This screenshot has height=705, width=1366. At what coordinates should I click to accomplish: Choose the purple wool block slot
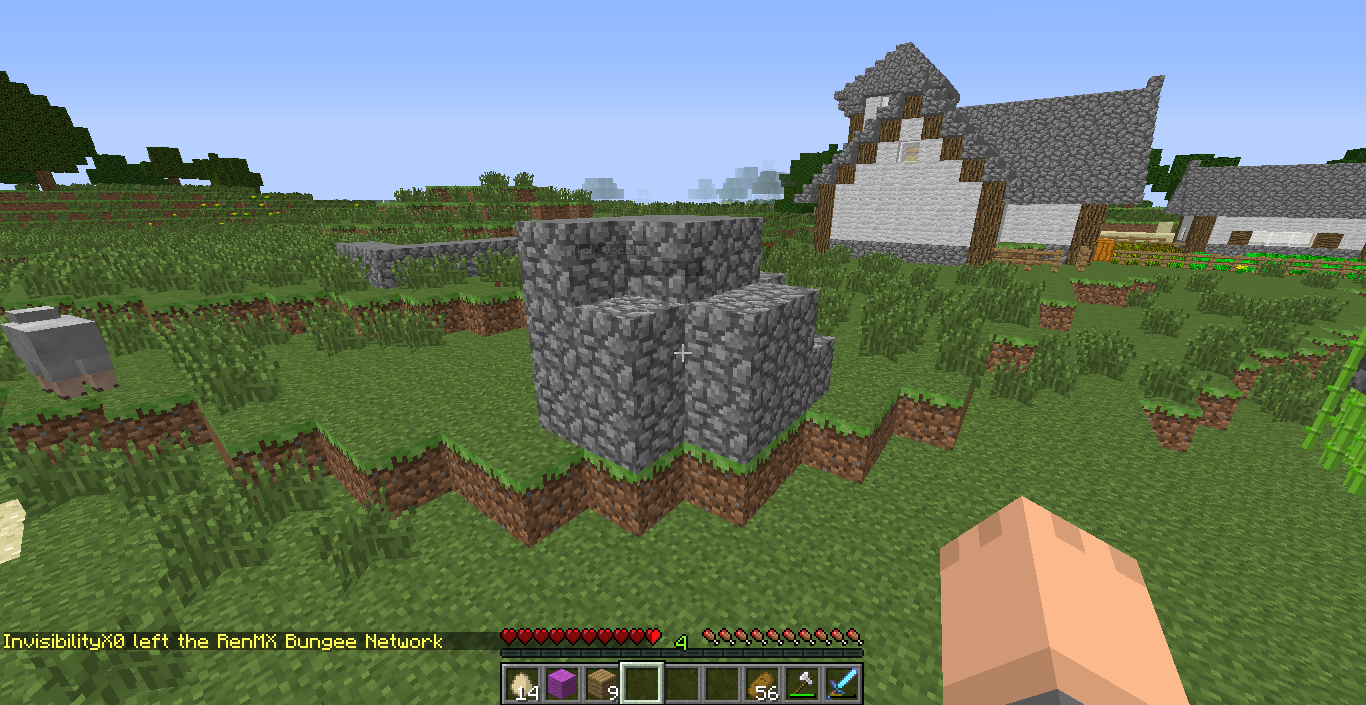click(561, 684)
